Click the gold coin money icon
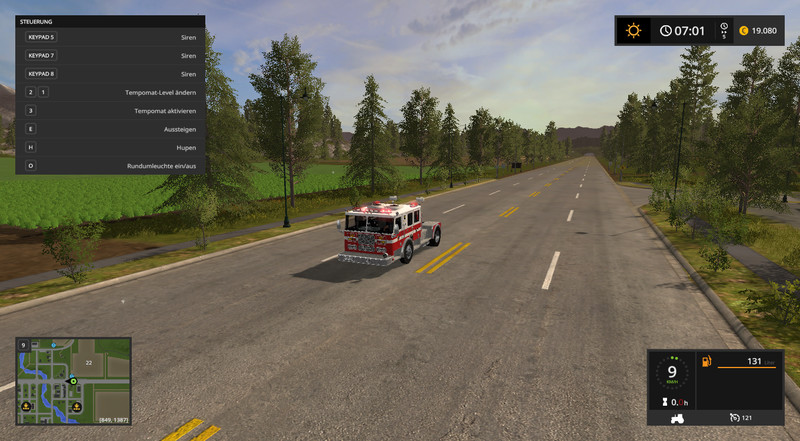Viewport: 800px width, 441px height. 743,31
